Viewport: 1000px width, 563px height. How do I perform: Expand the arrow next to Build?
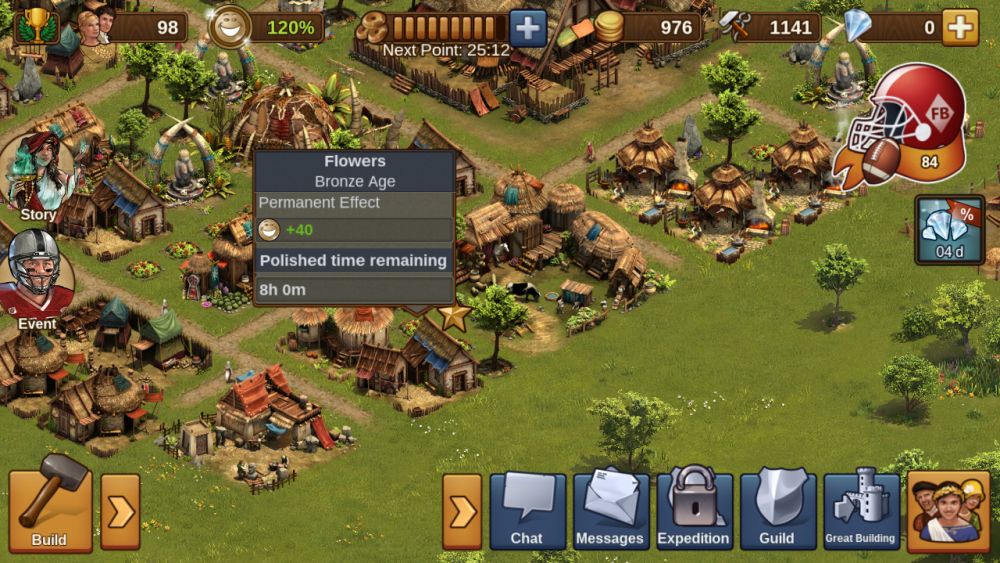click(x=120, y=512)
